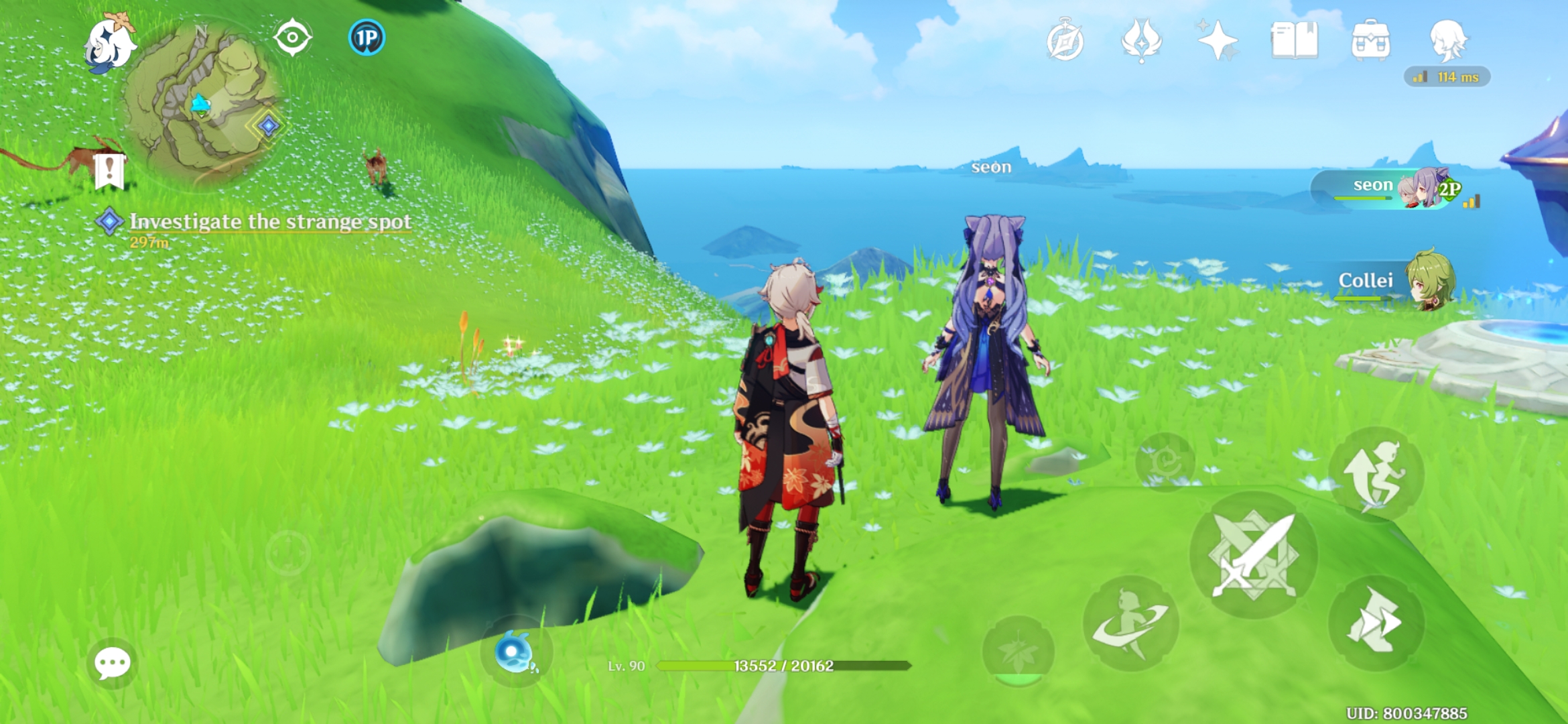
Task: Check connection via 114 ms indicator
Action: click(x=1447, y=78)
